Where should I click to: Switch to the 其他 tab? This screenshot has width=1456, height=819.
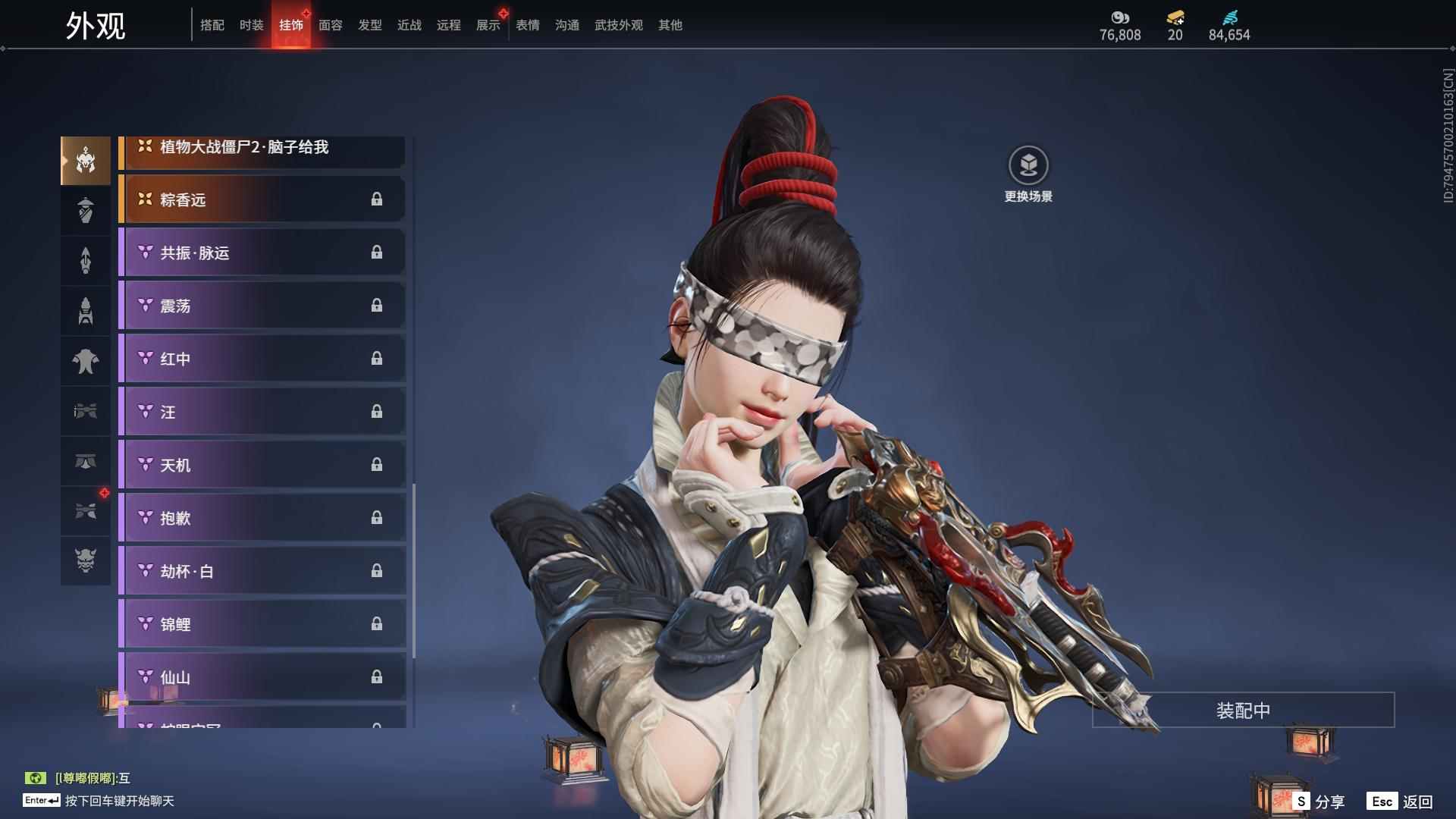[670, 25]
